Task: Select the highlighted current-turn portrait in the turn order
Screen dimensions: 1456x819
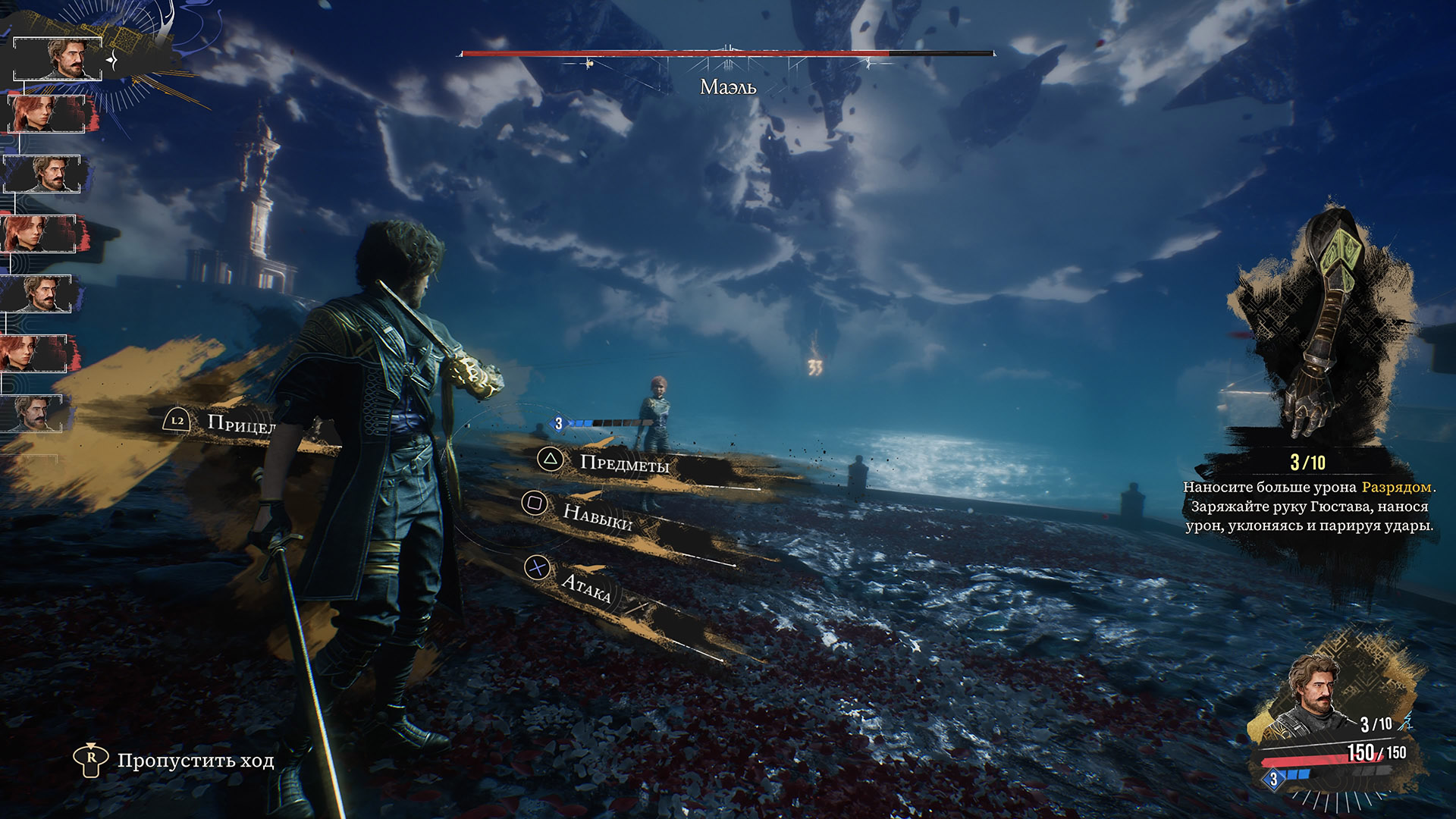Action: click(58, 58)
